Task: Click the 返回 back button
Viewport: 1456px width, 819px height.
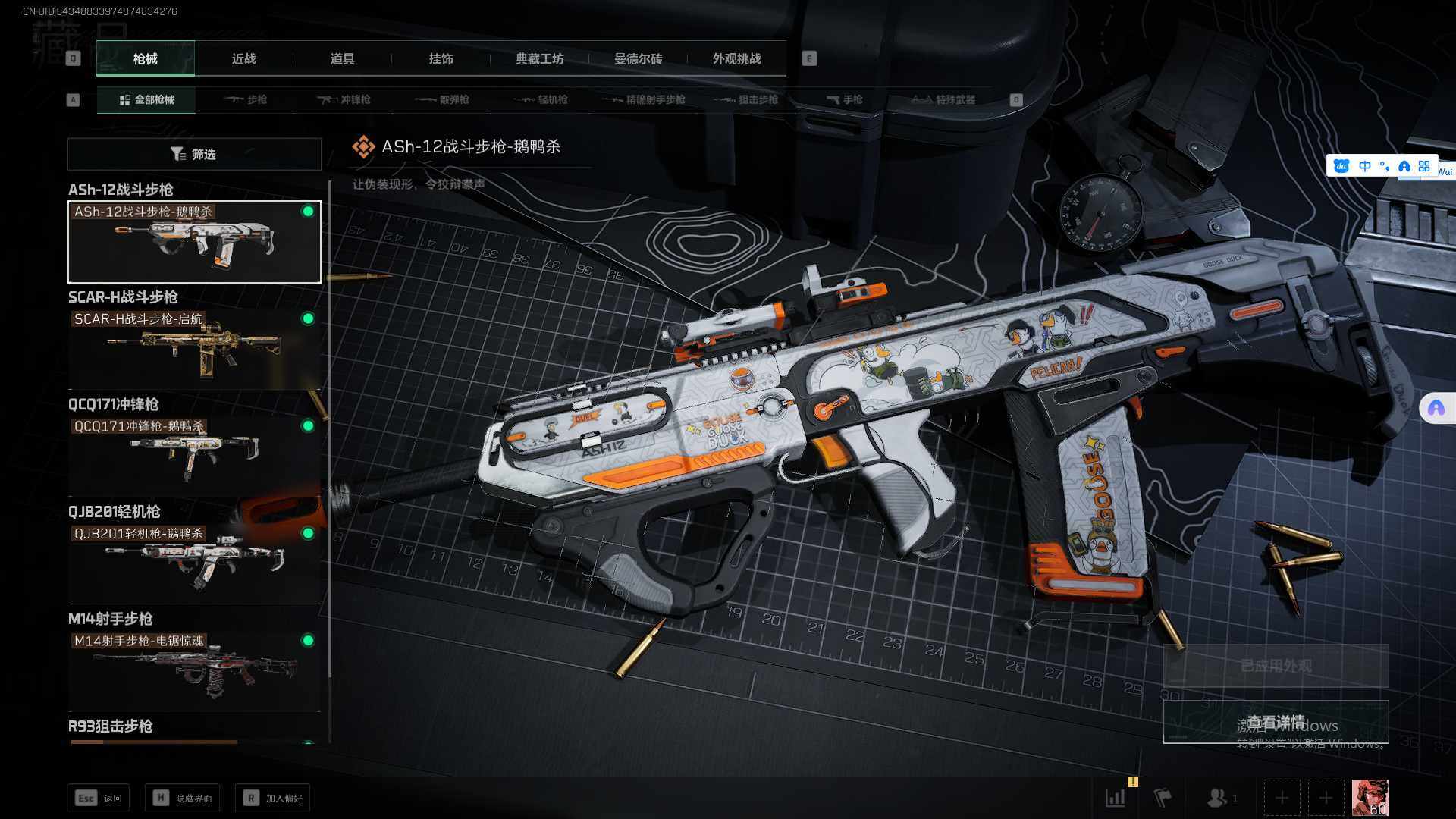Action: (x=99, y=798)
